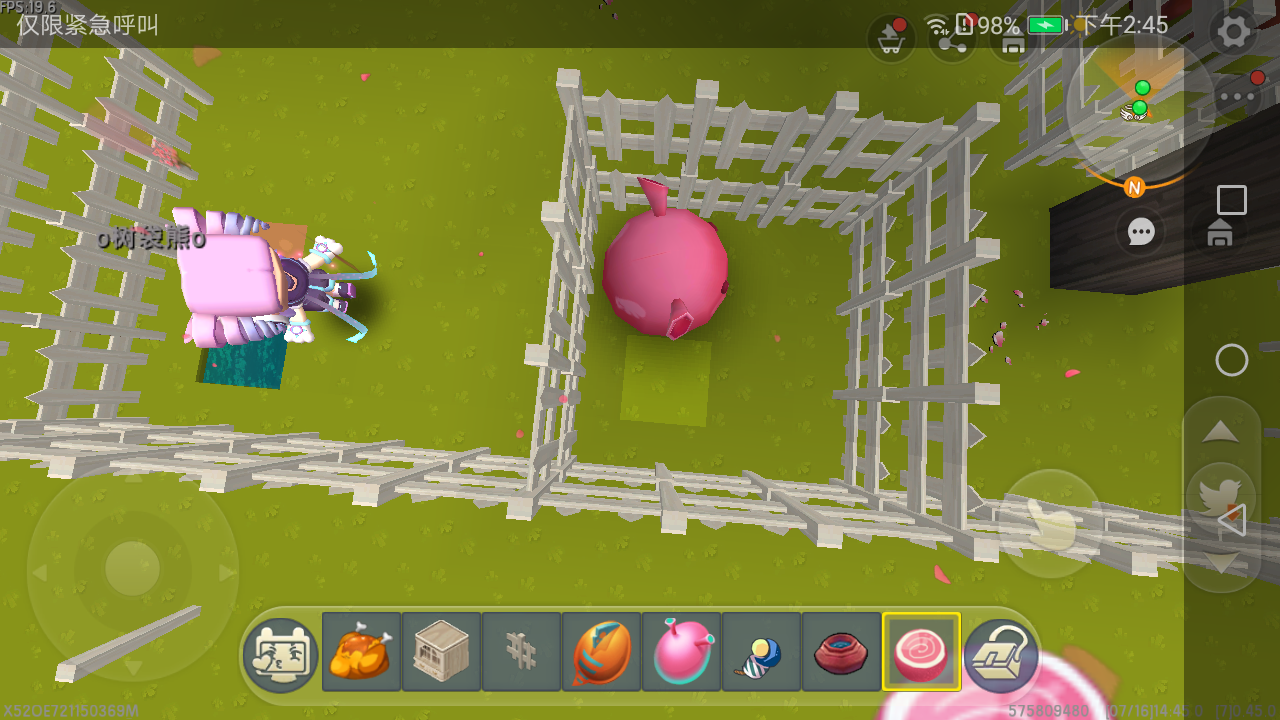This screenshot has height=720, width=1280.
Task: Select the pink pig balloon slot
Action: pos(681,652)
